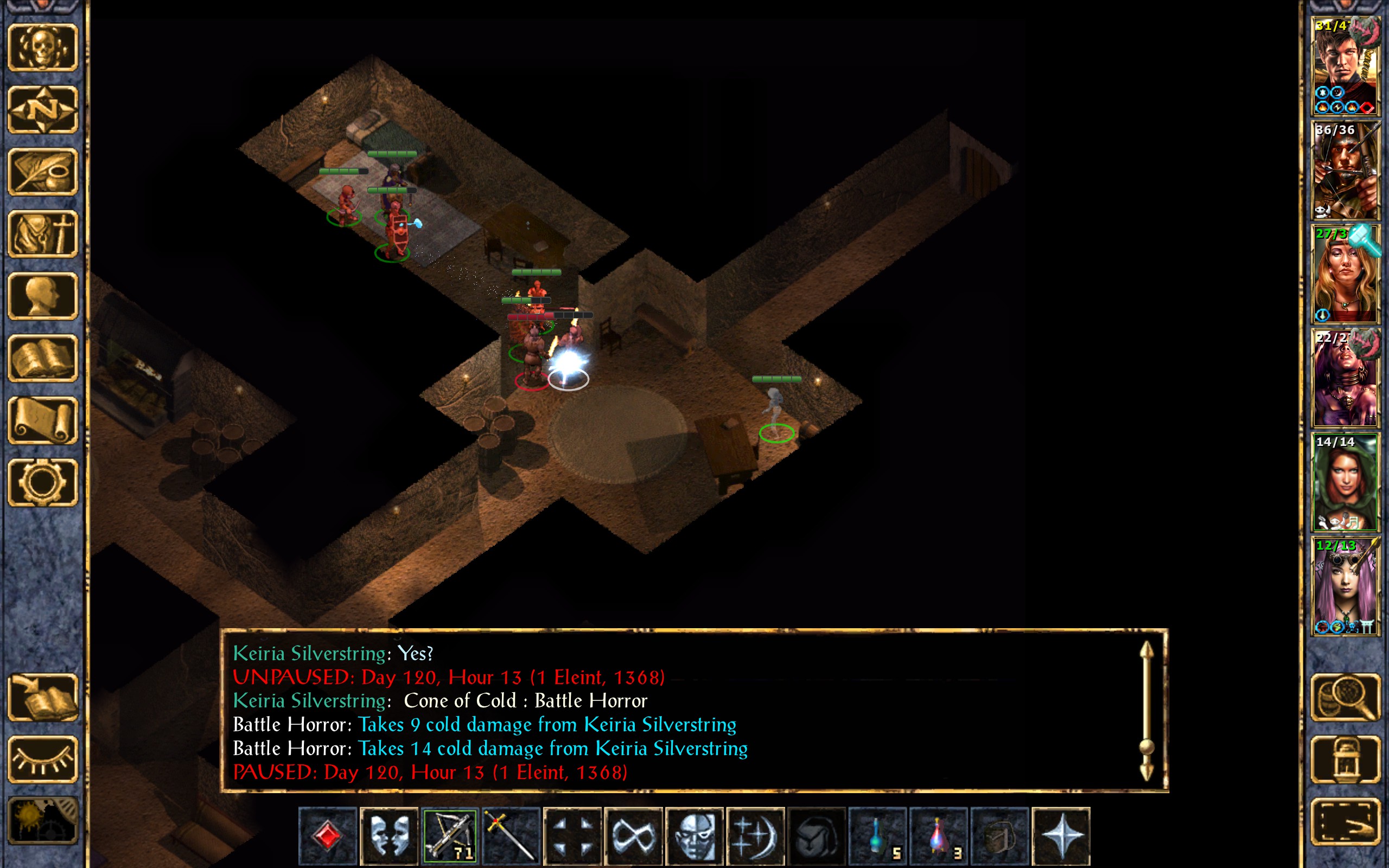
Task: Open special abilities four-point star button
Action: 1061,836
